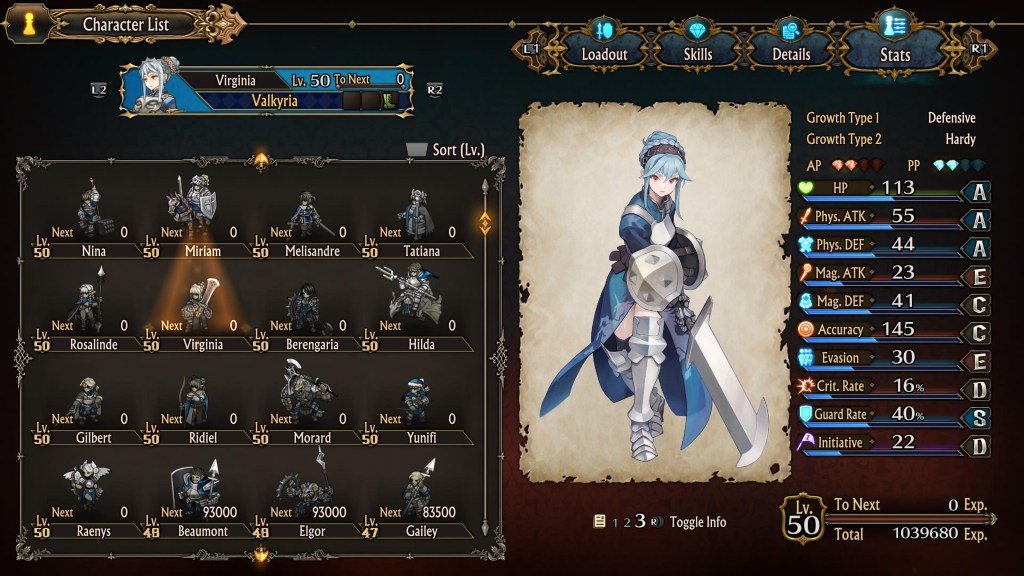Click Virginia's highlighted roster tile
This screenshot has width=1024, height=576.
tap(202, 311)
